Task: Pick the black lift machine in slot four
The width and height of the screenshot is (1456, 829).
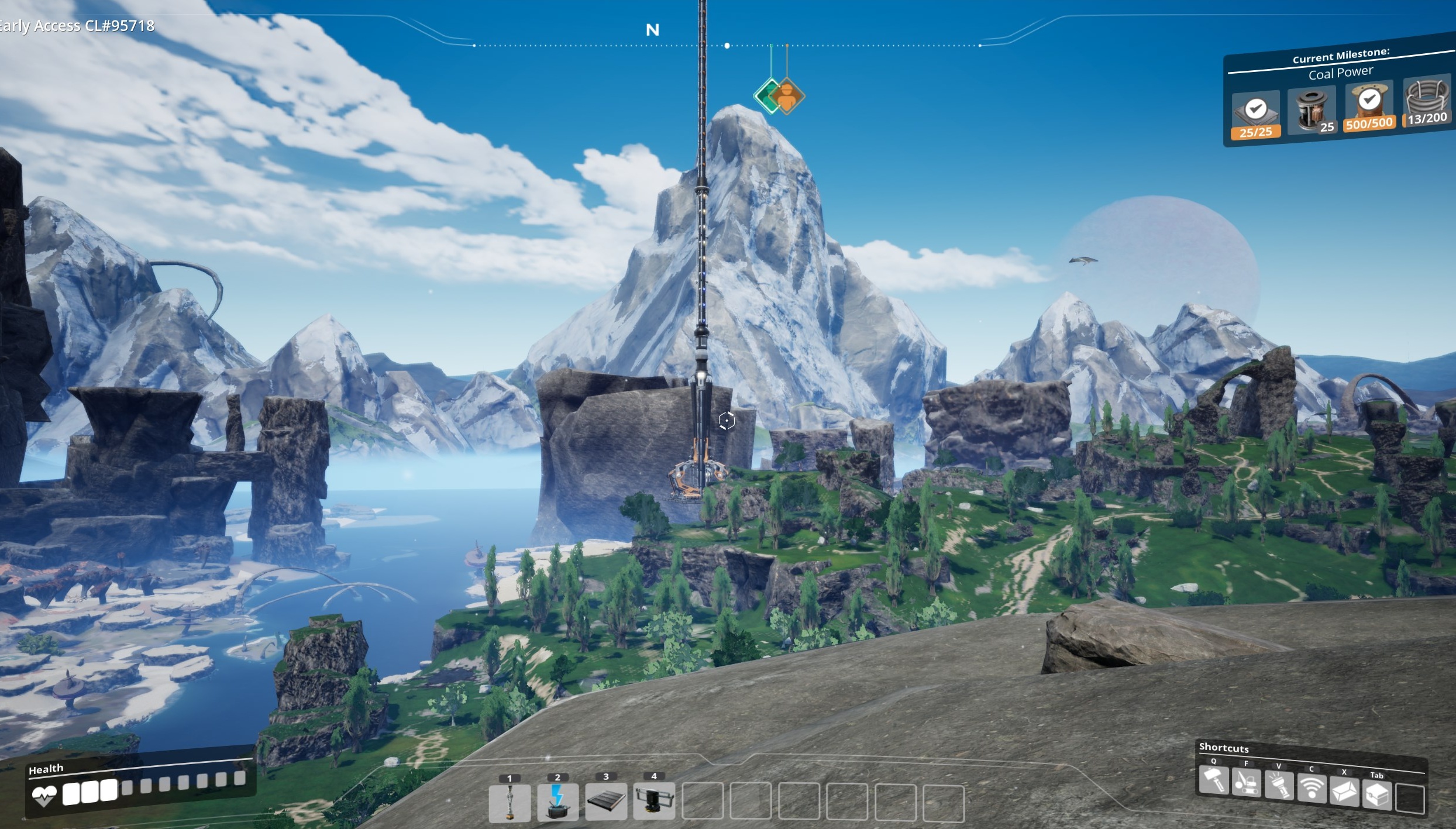Action: click(x=654, y=801)
